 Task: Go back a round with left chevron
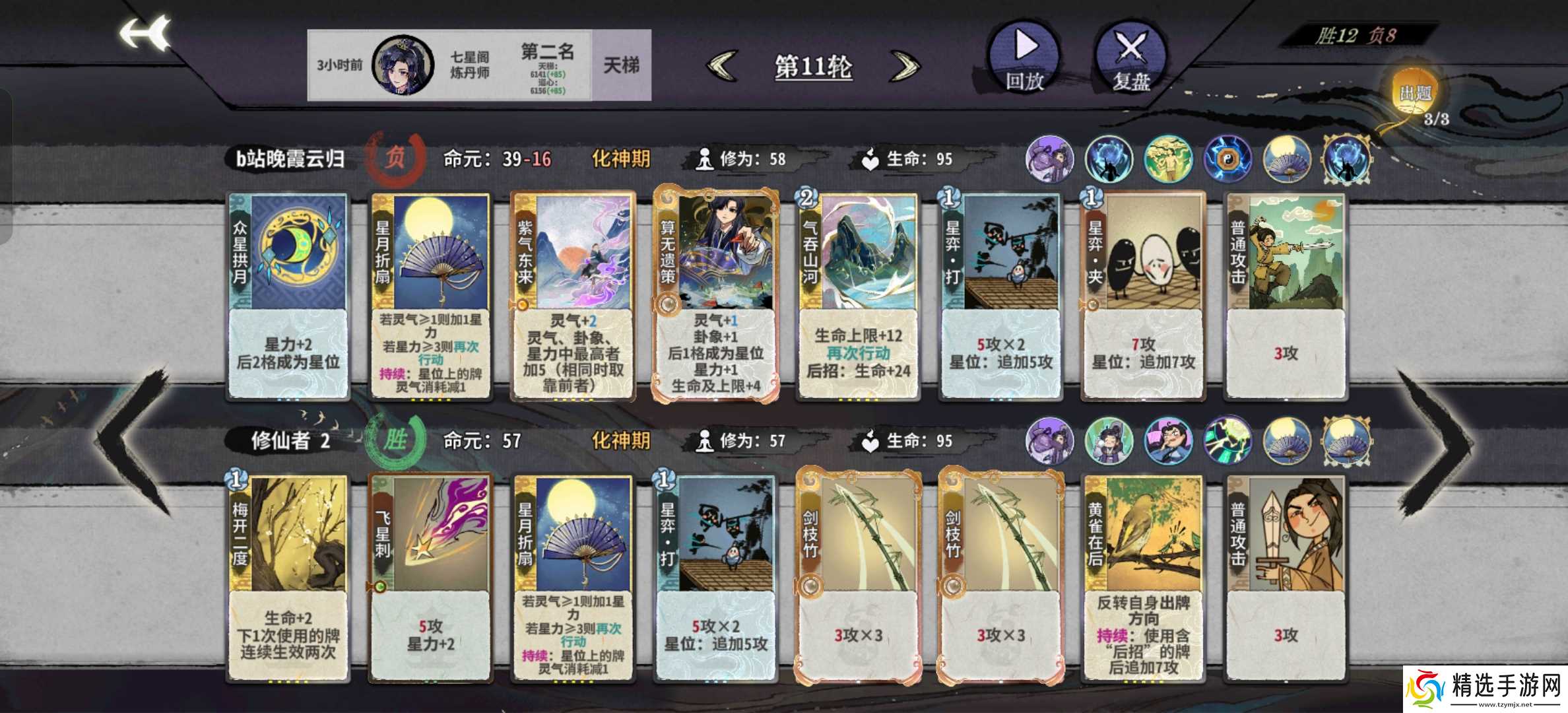point(723,66)
